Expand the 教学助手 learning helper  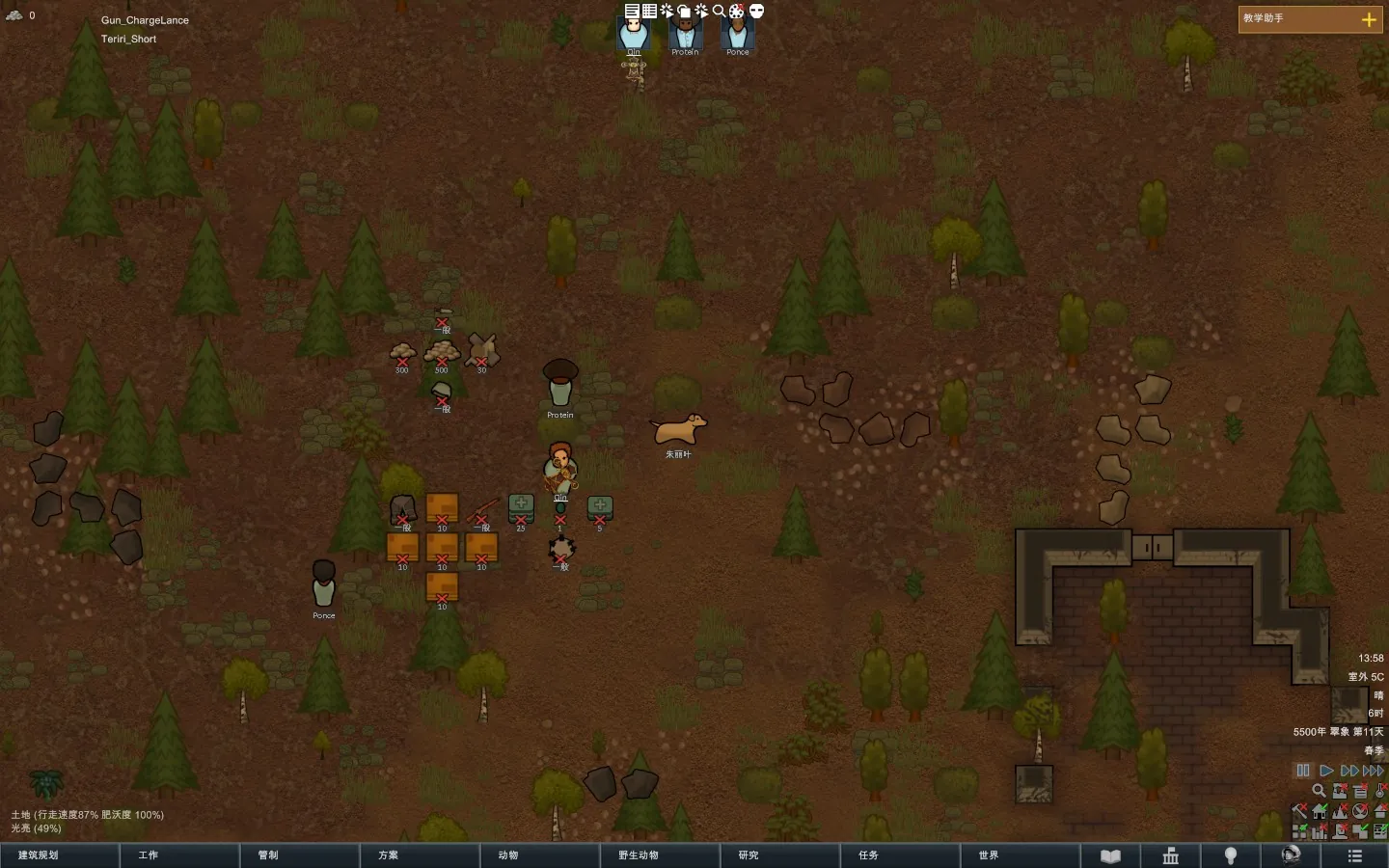[1368, 19]
